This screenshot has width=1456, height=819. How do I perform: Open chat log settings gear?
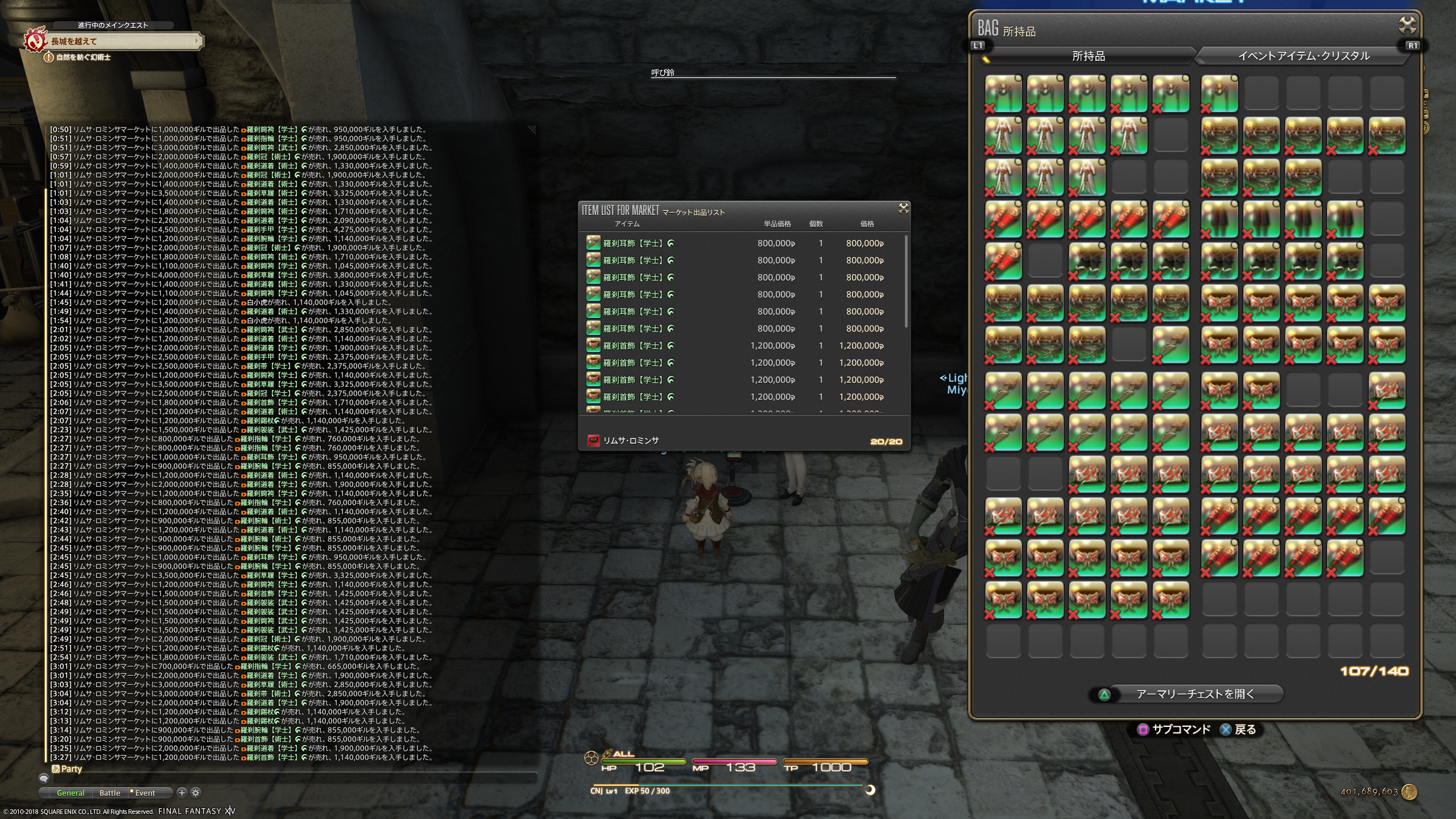click(196, 792)
